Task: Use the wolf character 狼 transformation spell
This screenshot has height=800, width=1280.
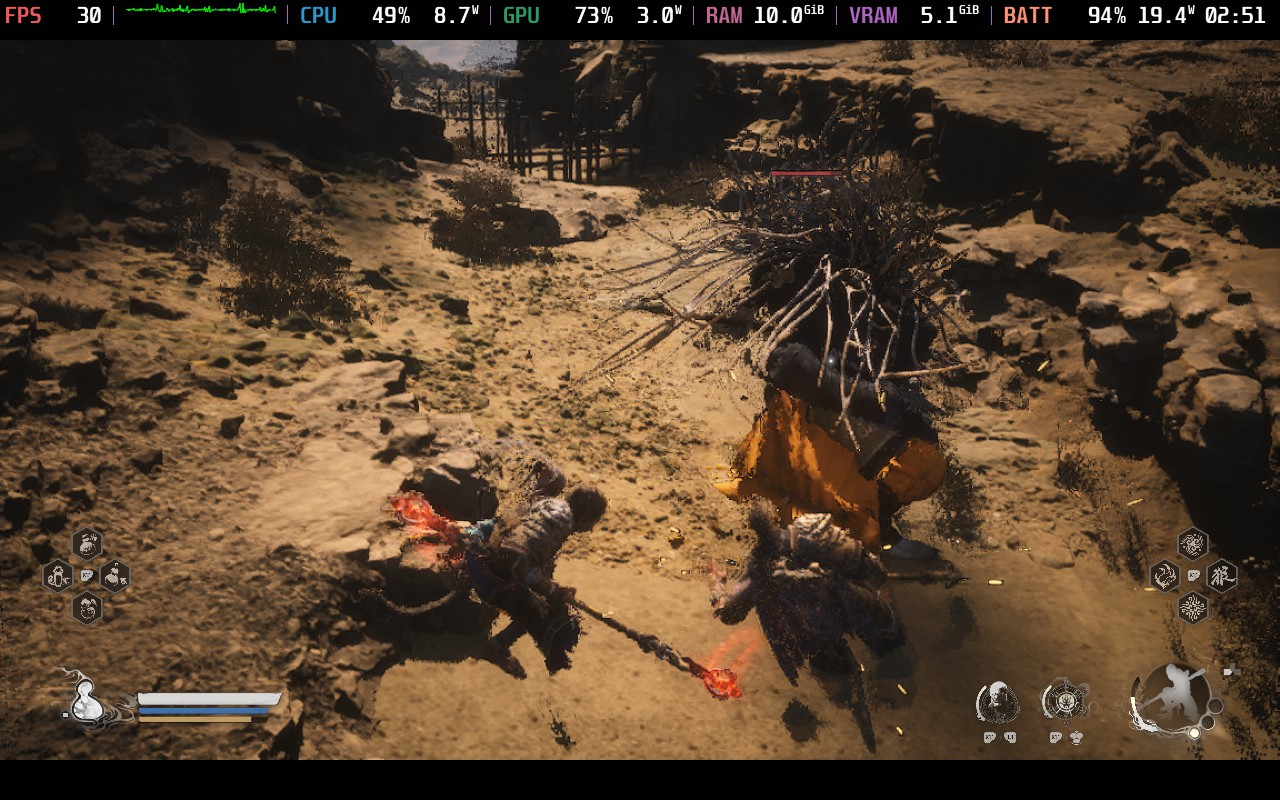Action: click(1221, 576)
